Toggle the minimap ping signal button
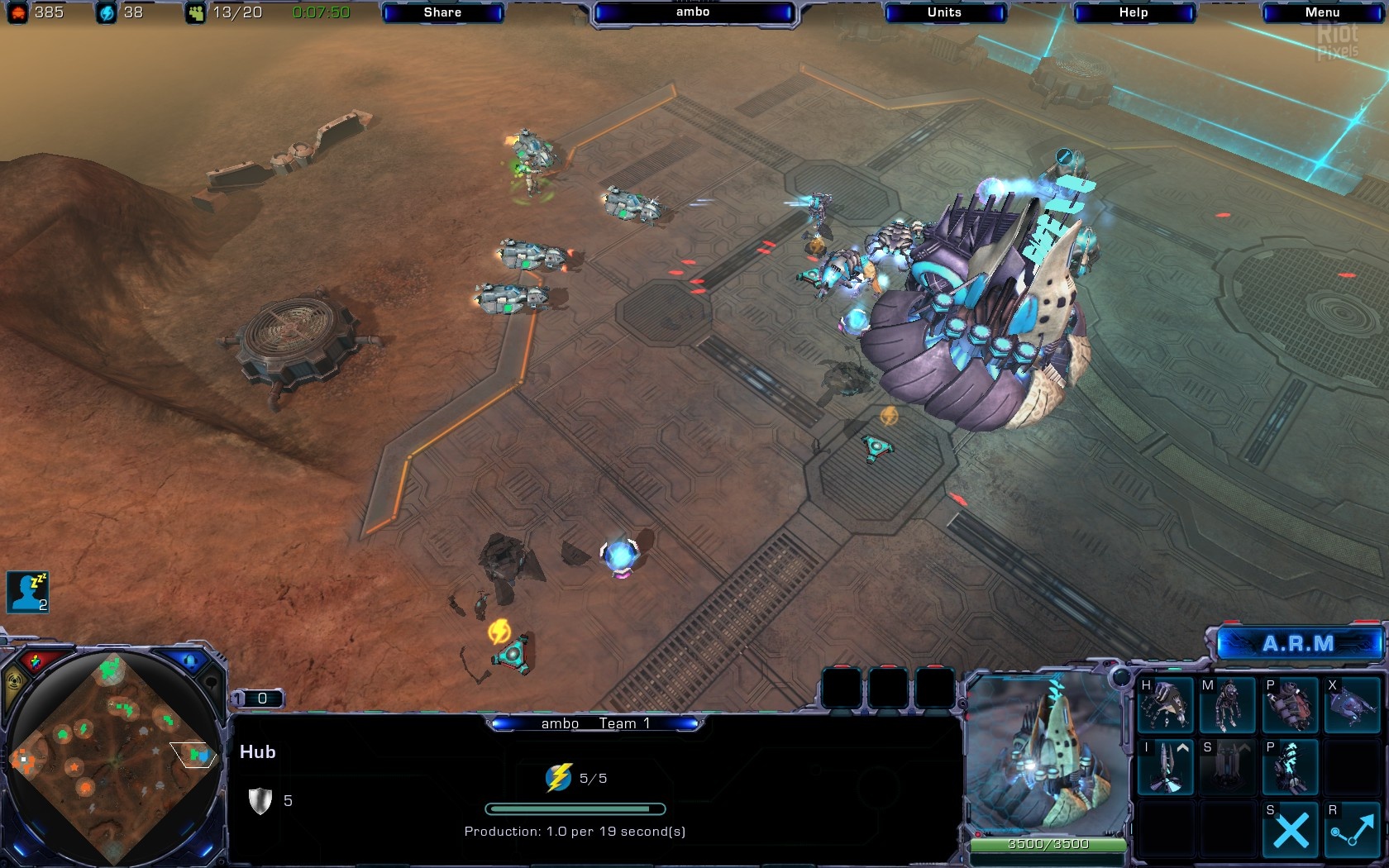Image resolution: width=1389 pixels, height=868 pixels. 16,683
